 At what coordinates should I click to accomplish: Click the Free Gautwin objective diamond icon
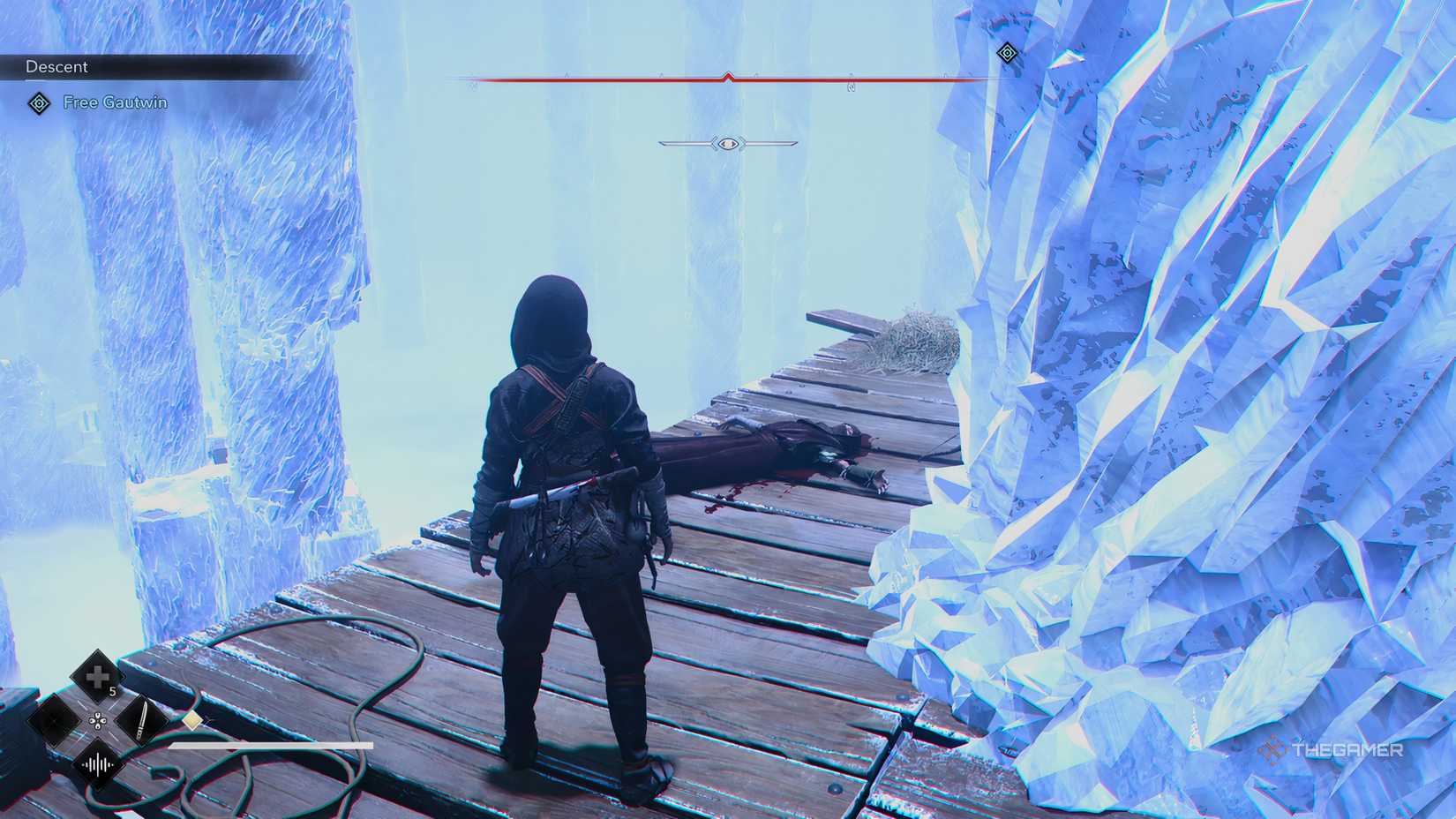[38, 102]
